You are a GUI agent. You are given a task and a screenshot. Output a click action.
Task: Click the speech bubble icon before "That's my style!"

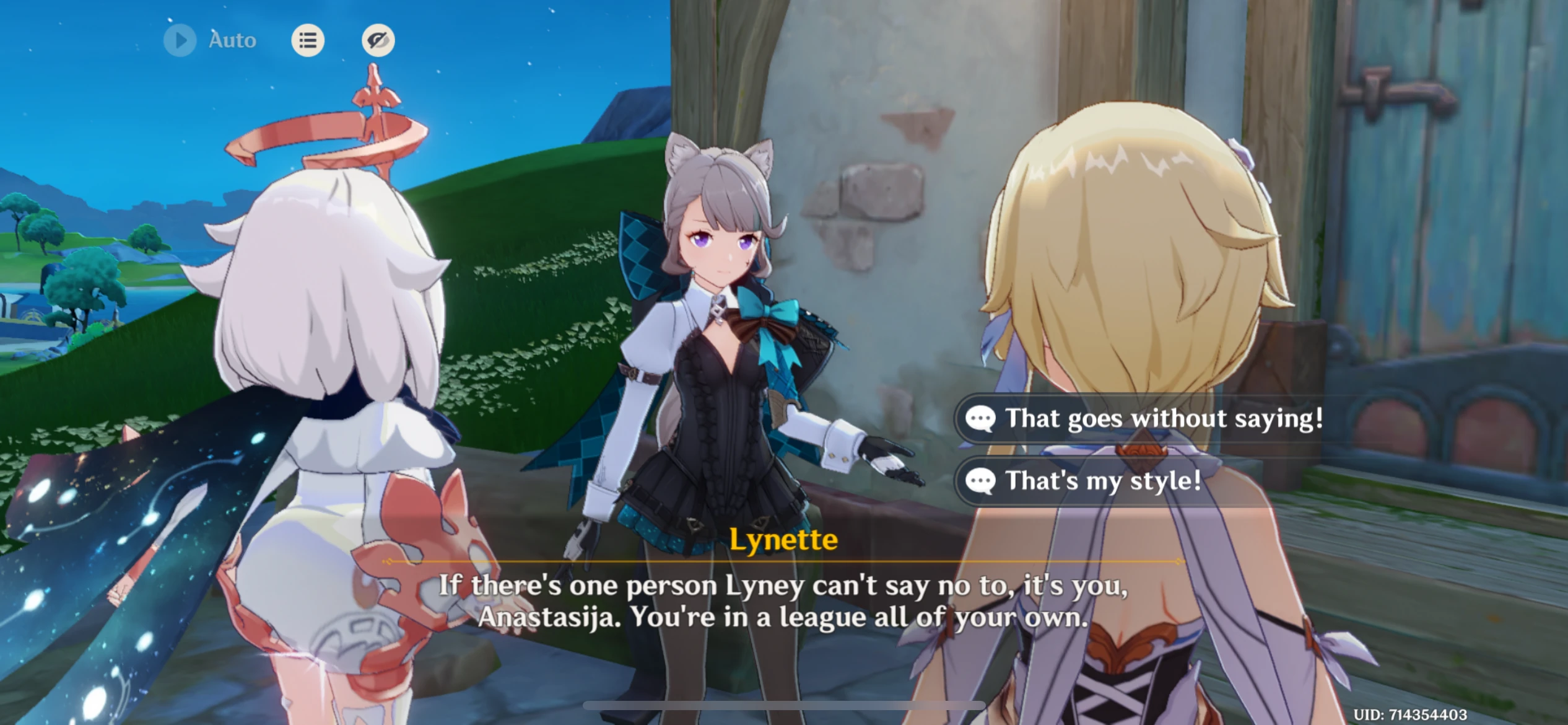(981, 480)
